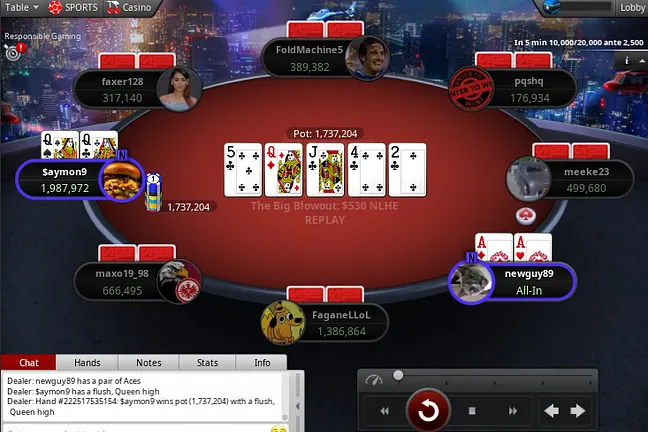
Task: Switch to the Hands tab
Action: [x=87, y=363]
